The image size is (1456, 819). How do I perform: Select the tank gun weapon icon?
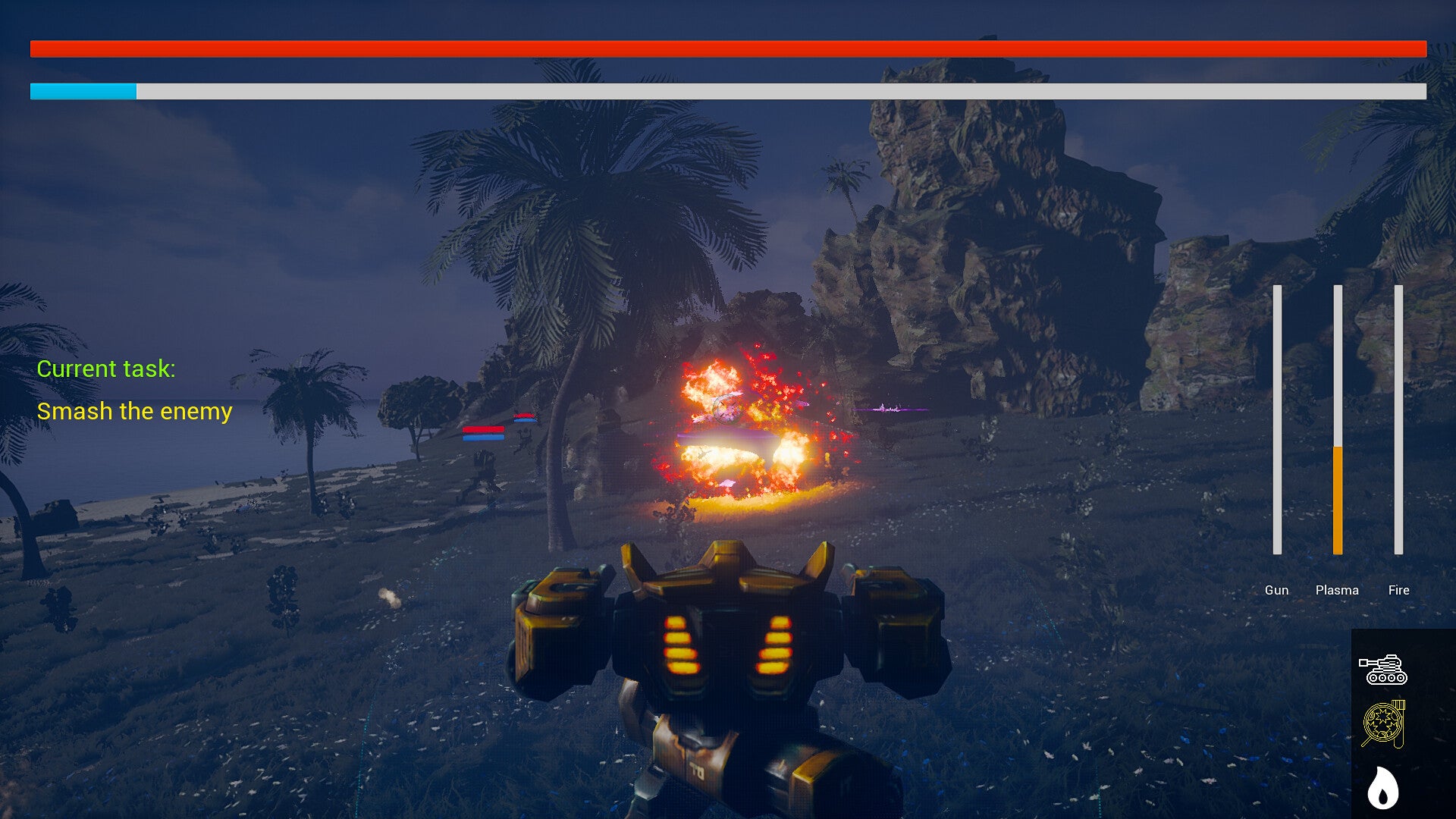tap(1382, 670)
